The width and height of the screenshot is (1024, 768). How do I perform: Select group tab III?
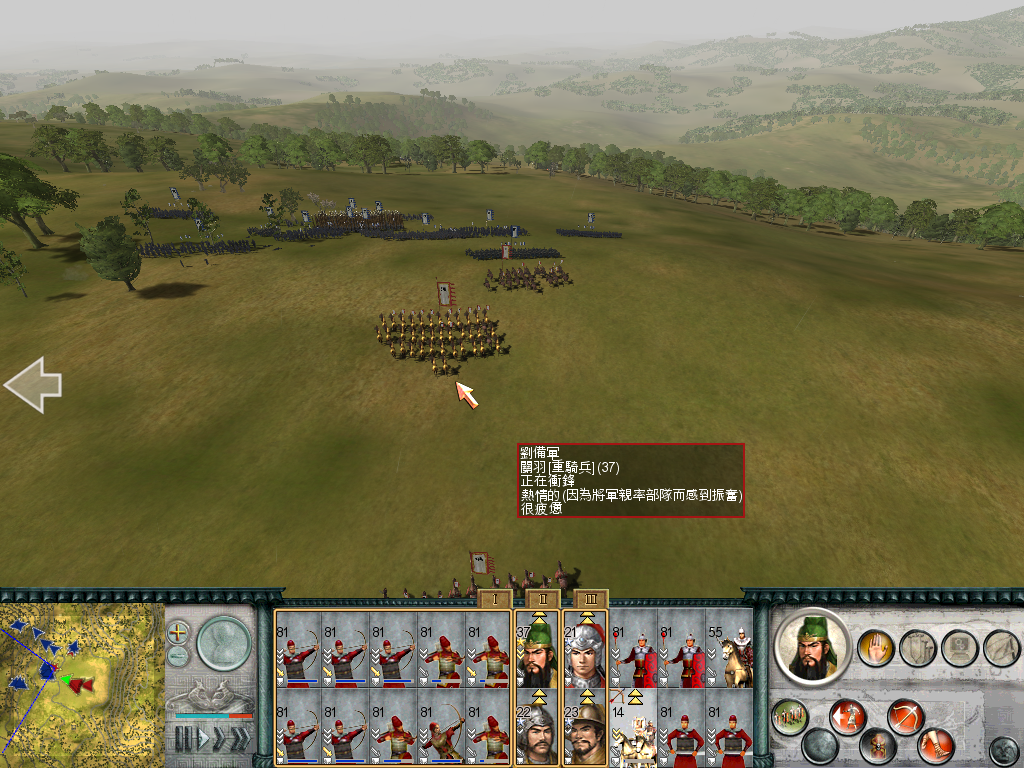590,599
